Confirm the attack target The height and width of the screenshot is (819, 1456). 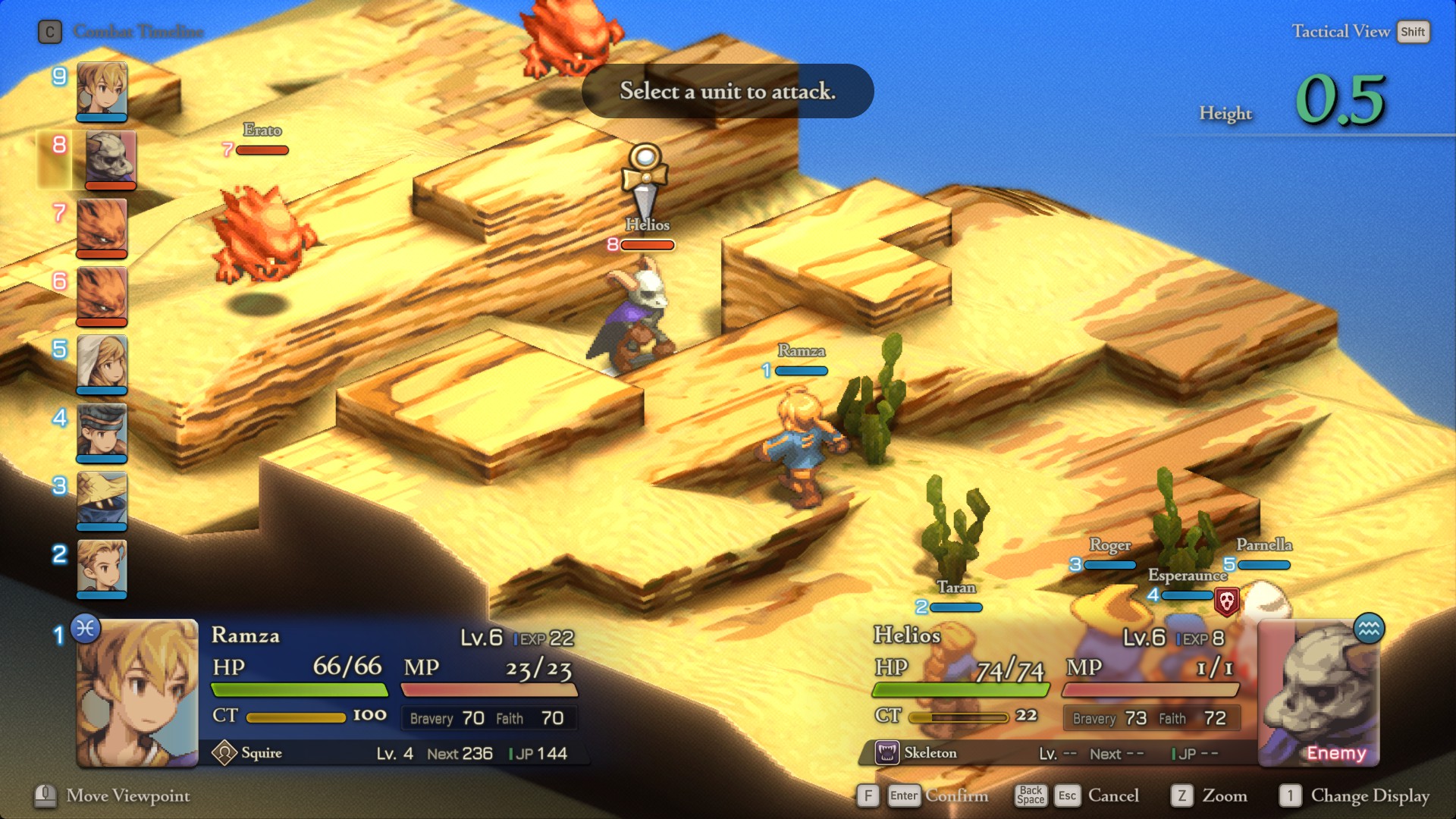[956, 795]
